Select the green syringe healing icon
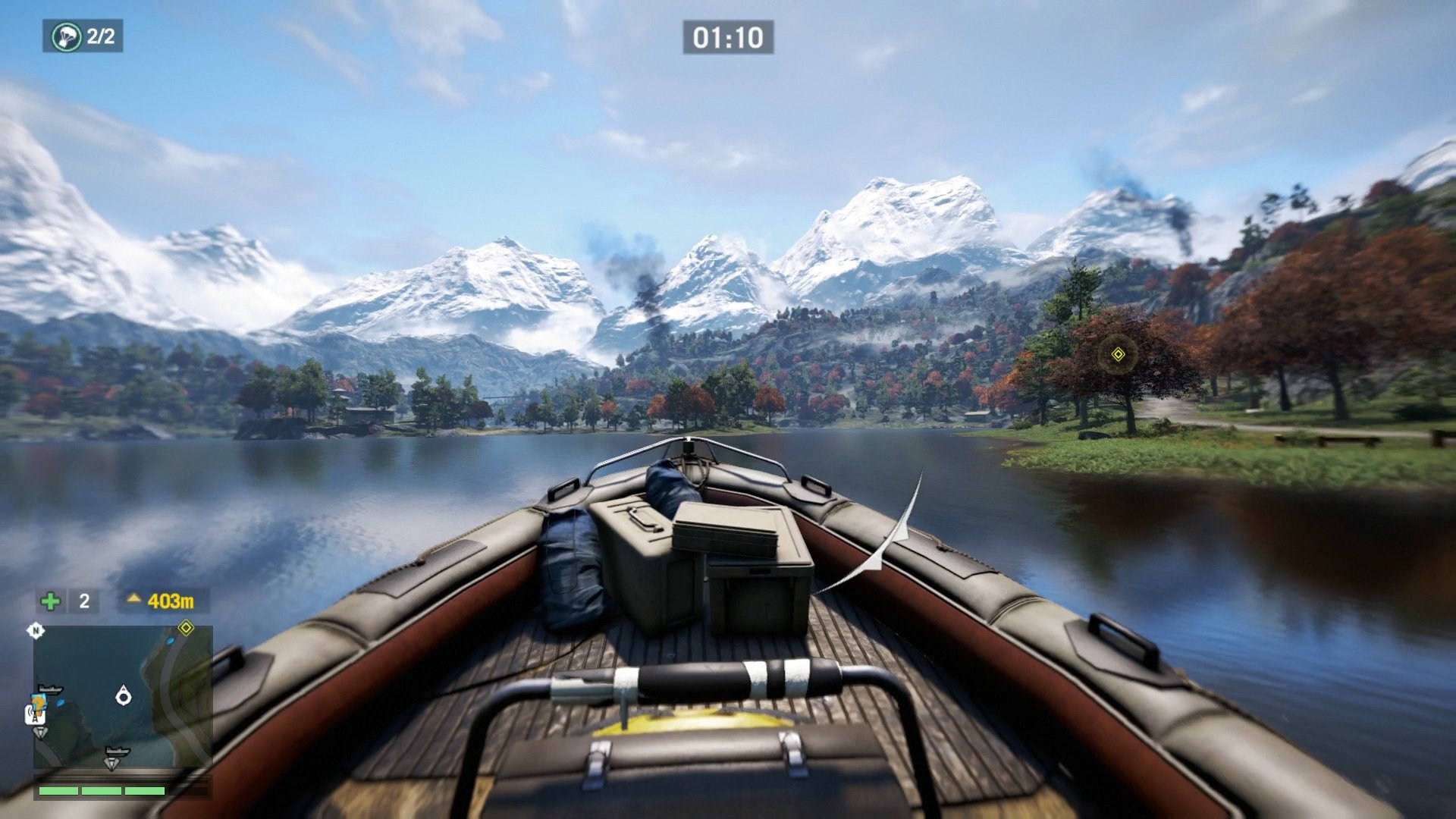Image resolution: width=1456 pixels, height=819 pixels. tap(50, 601)
